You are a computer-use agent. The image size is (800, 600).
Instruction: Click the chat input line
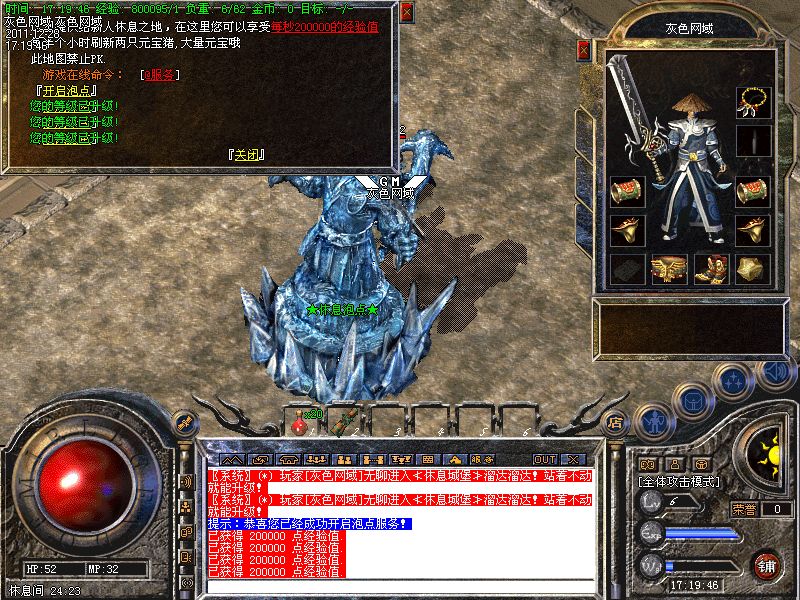tap(400, 587)
